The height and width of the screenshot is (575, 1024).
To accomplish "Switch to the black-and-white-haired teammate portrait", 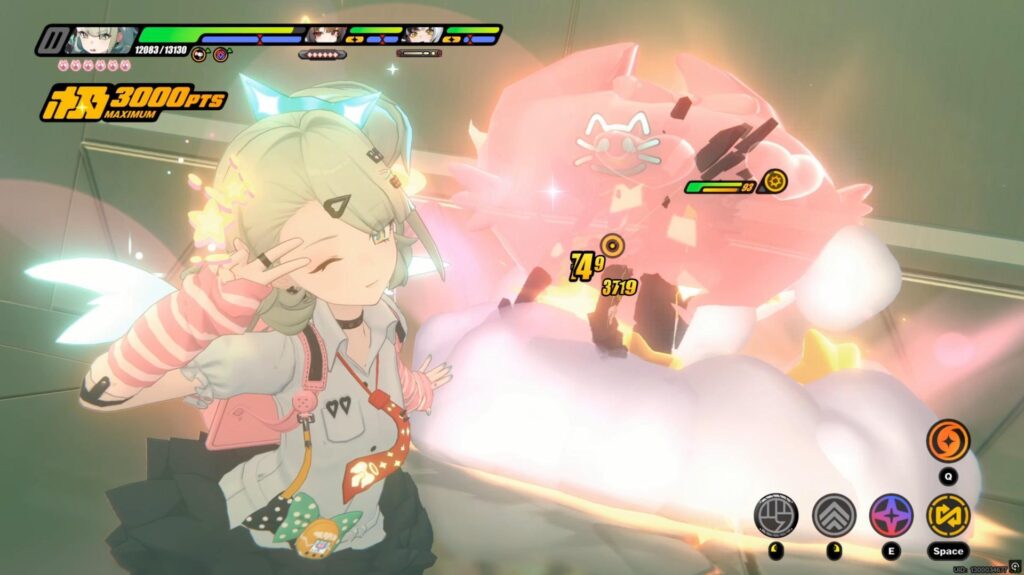I will tap(422, 36).
